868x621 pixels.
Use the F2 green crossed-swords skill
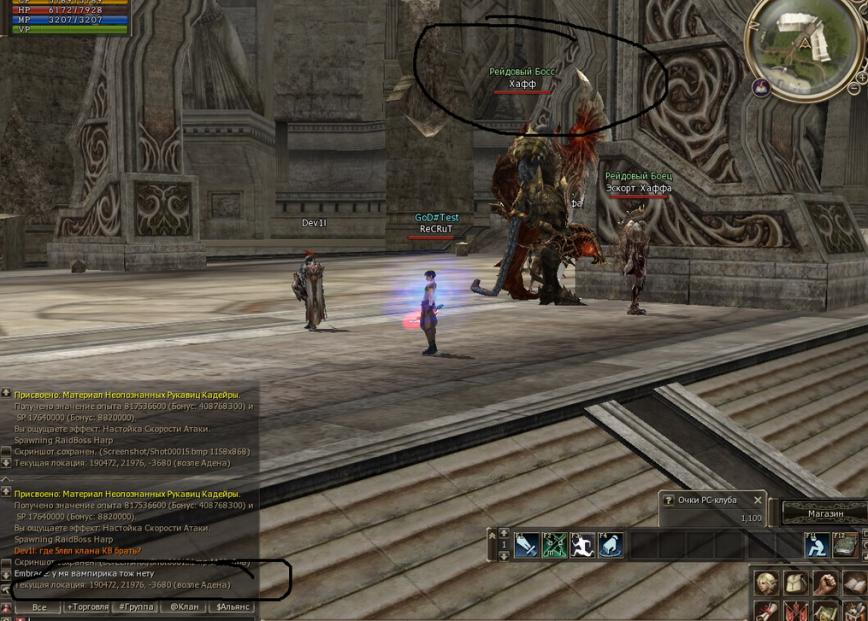pos(555,545)
